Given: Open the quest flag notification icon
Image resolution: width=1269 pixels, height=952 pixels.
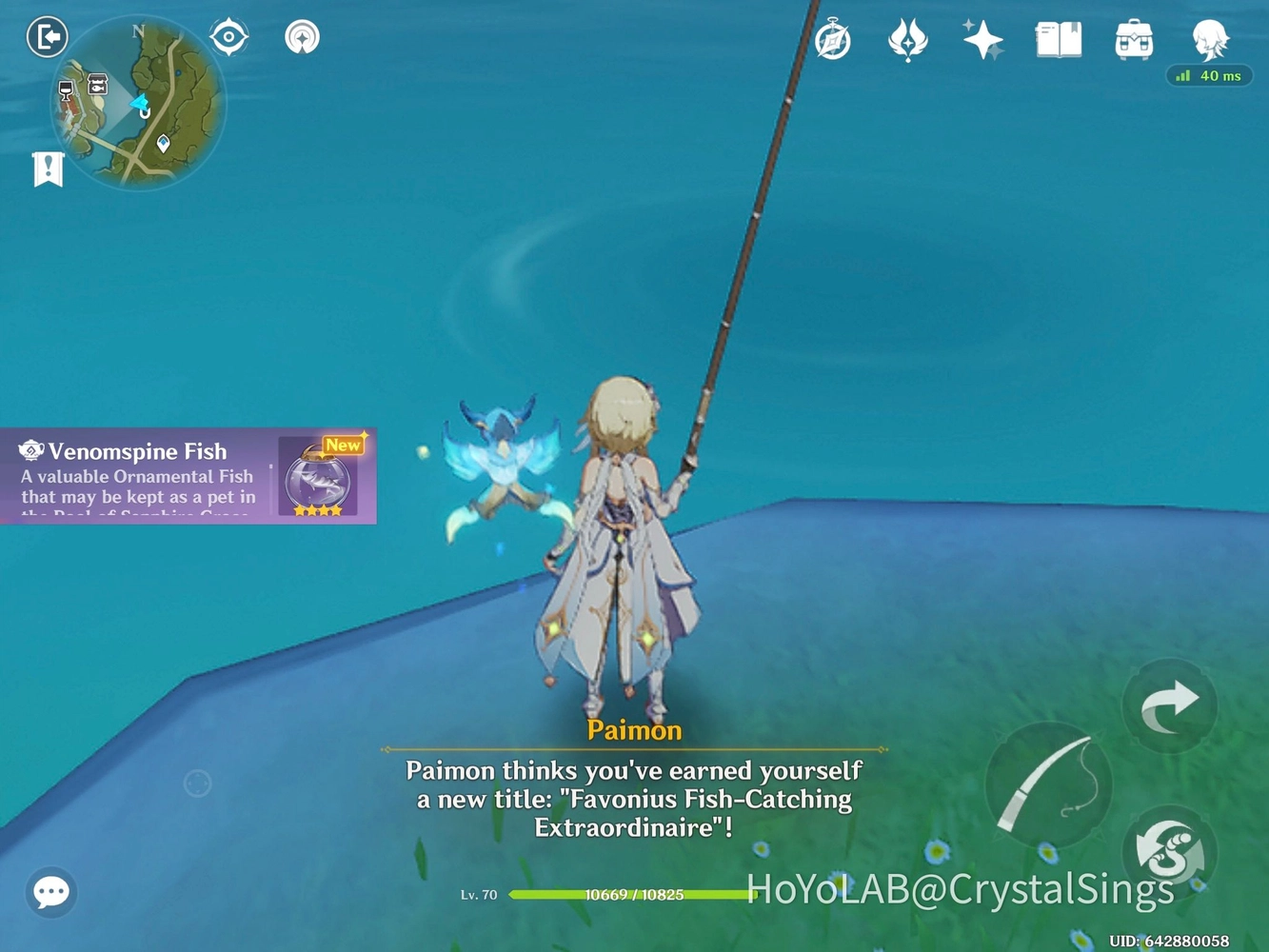Looking at the screenshot, I should click(x=48, y=169).
